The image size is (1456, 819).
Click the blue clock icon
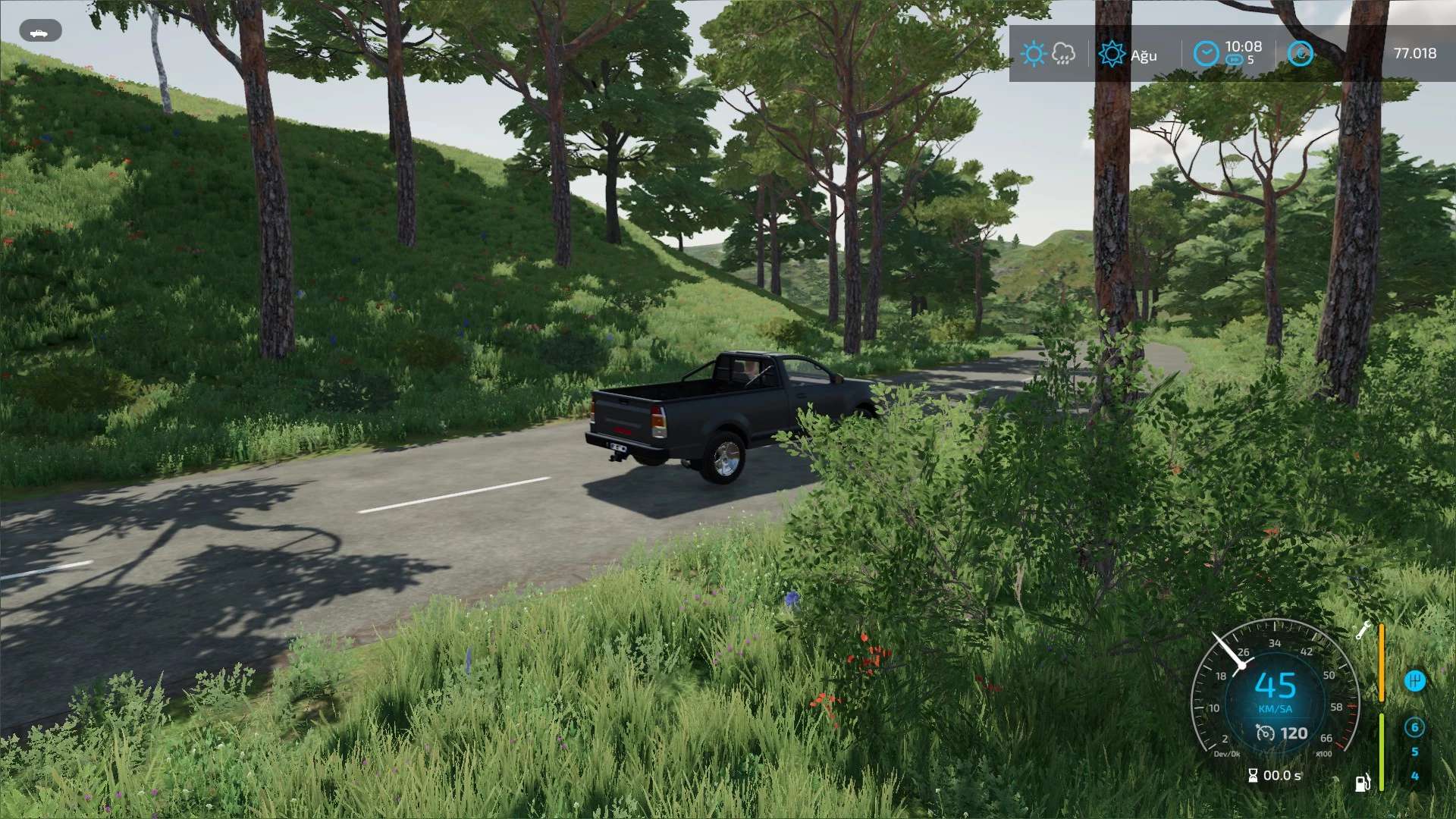click(x=1206, y=54)
